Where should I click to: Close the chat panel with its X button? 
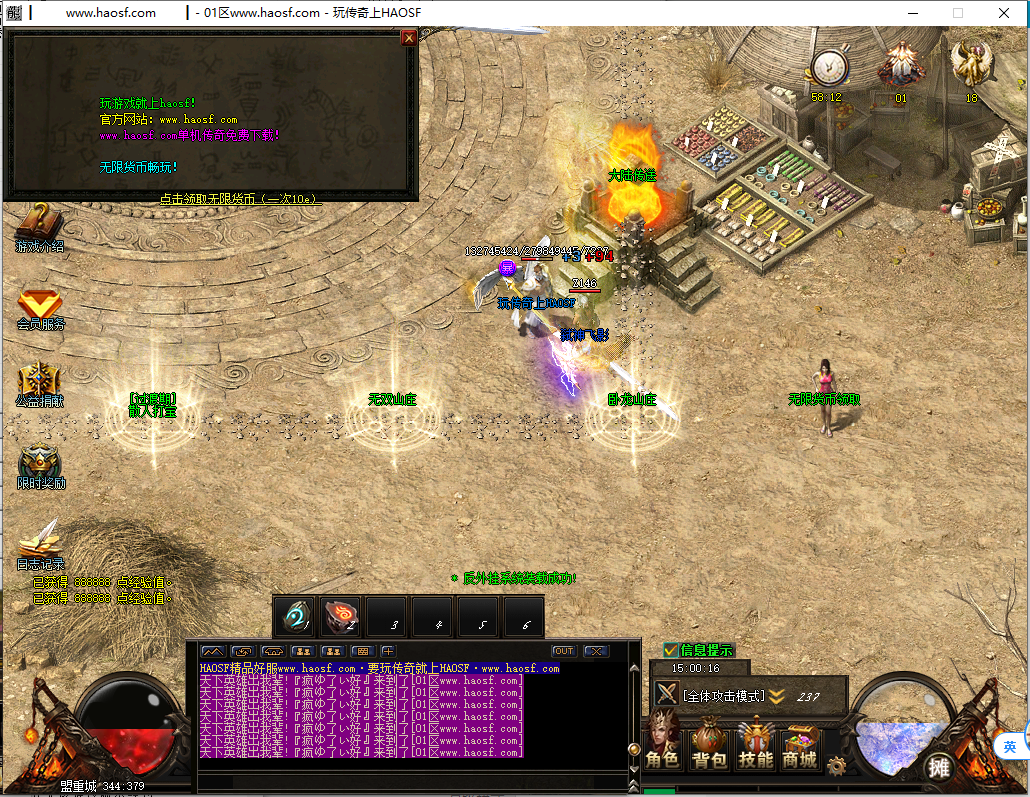click(x=596, y=651)
